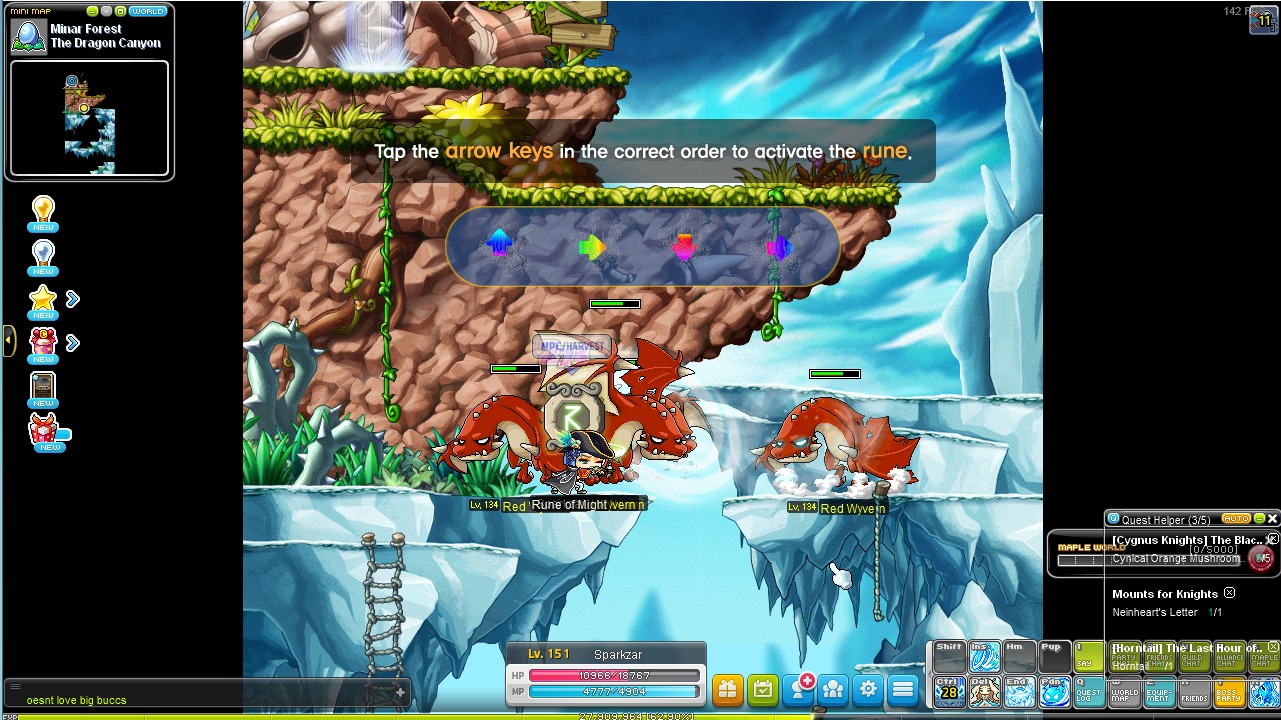Open the Quest Log quick slot
Screen dimensions: 1281x720
coord(1089,691)
